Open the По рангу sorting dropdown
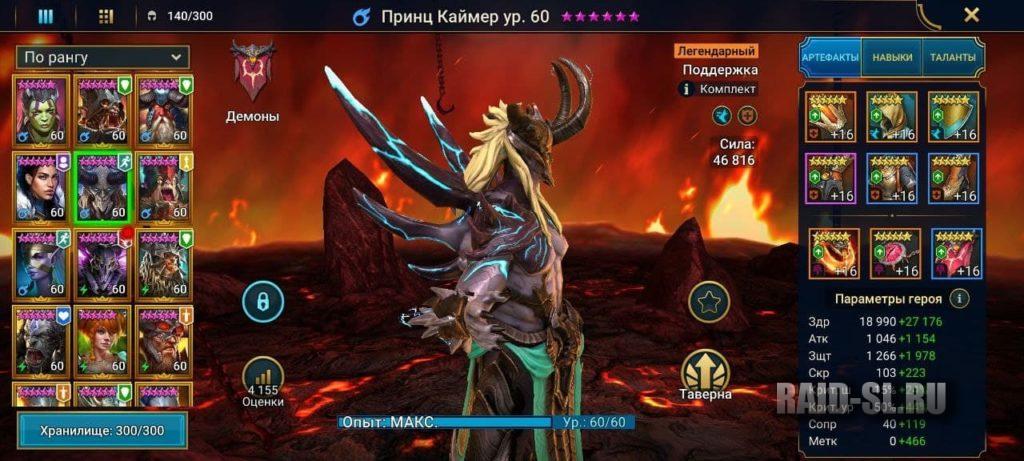This screenshot has height=461, width=1024. 103,58
